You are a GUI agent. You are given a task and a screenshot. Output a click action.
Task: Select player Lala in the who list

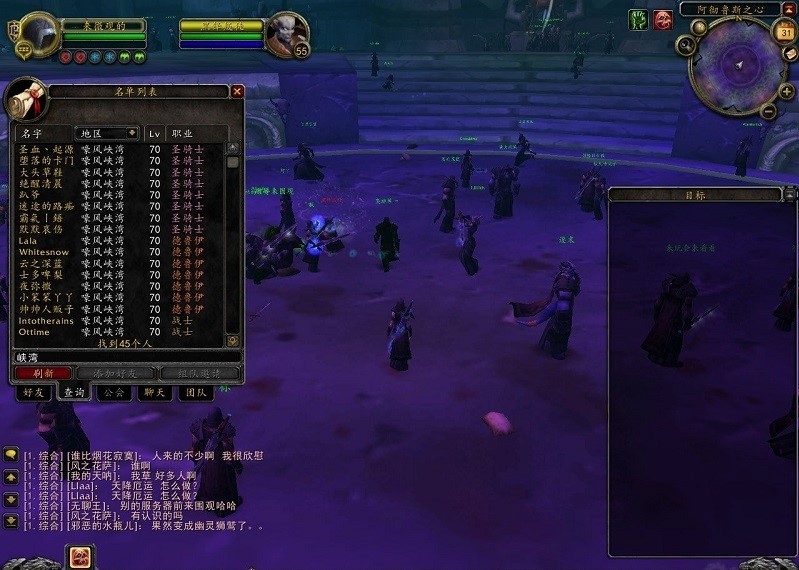(29, 240)
